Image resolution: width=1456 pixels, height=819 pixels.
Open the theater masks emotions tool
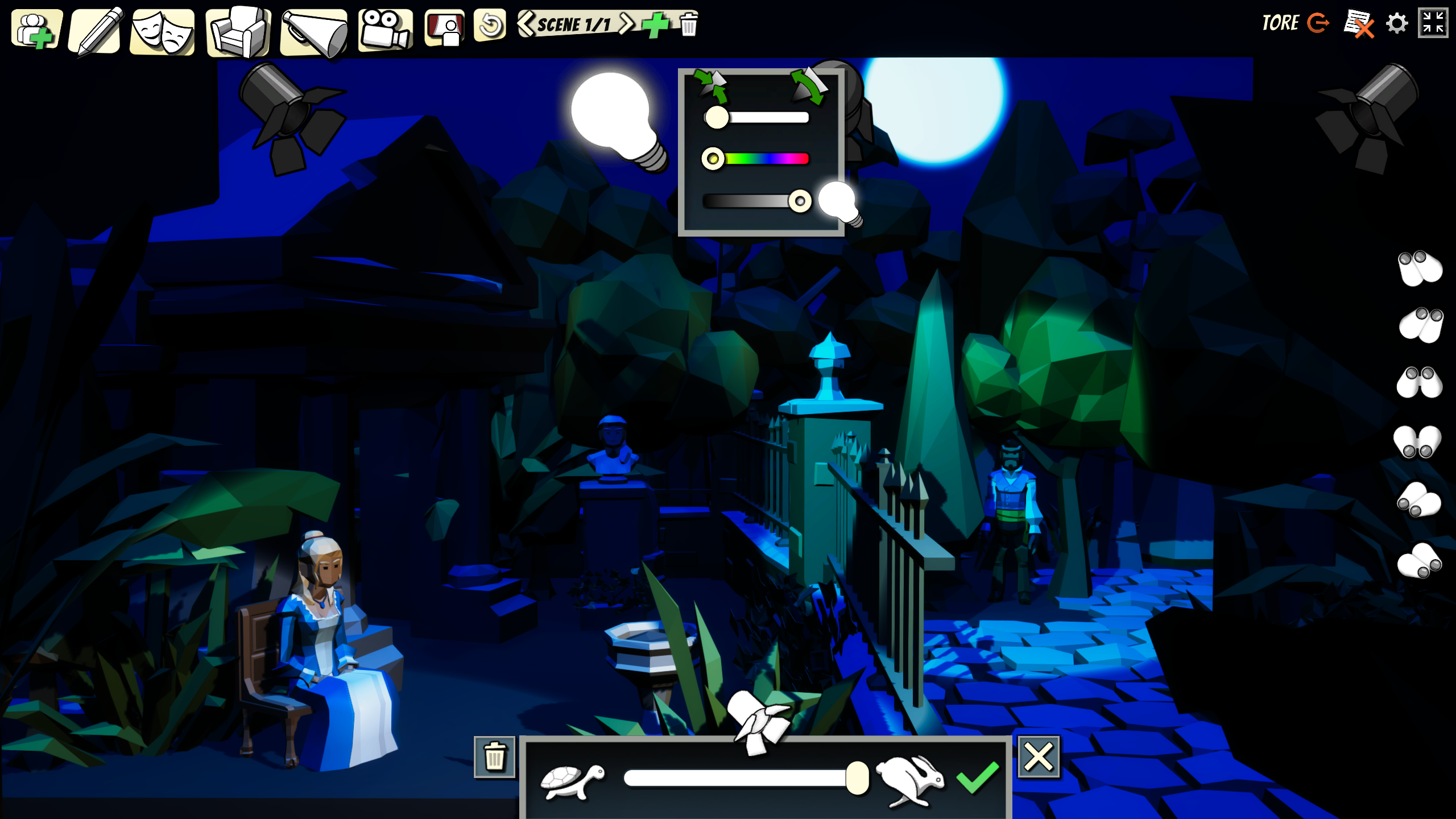tap(163, 32)
